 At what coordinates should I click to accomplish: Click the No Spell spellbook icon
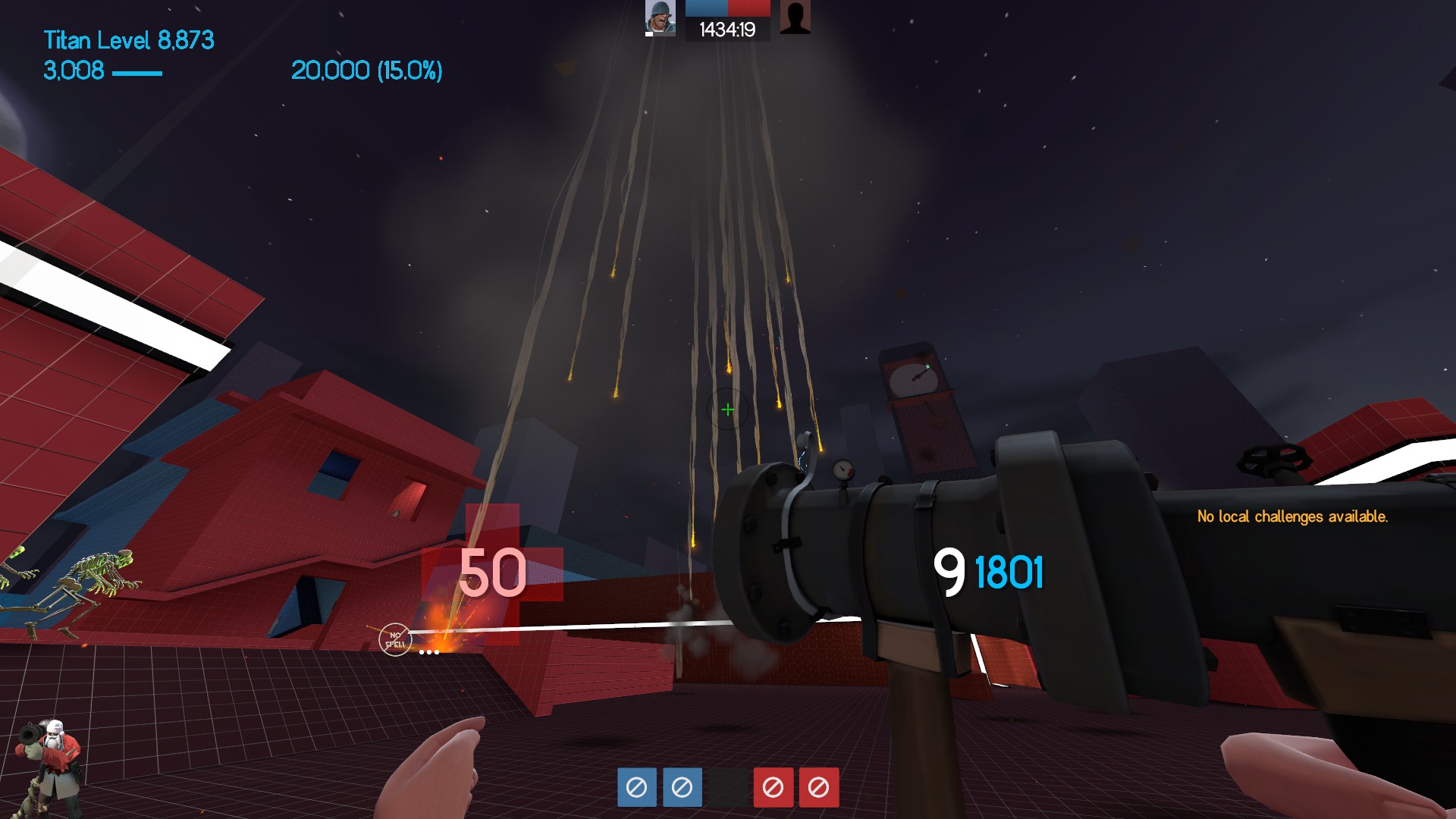pos(395,640)
